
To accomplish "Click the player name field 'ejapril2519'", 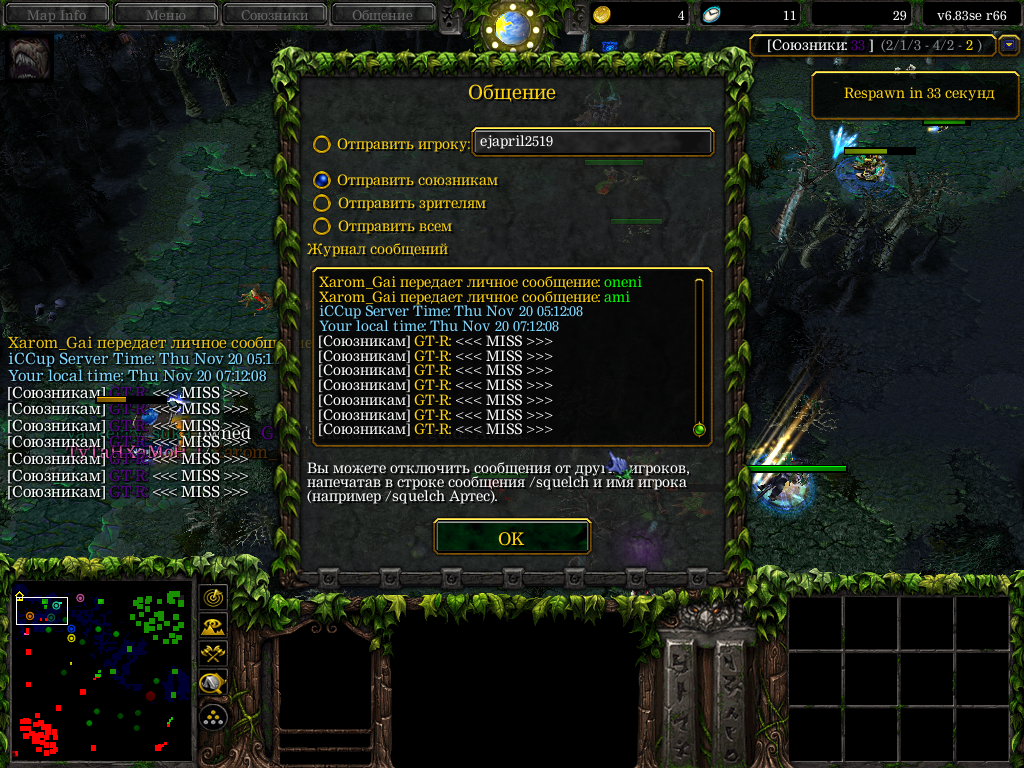I will click(592, 142).
